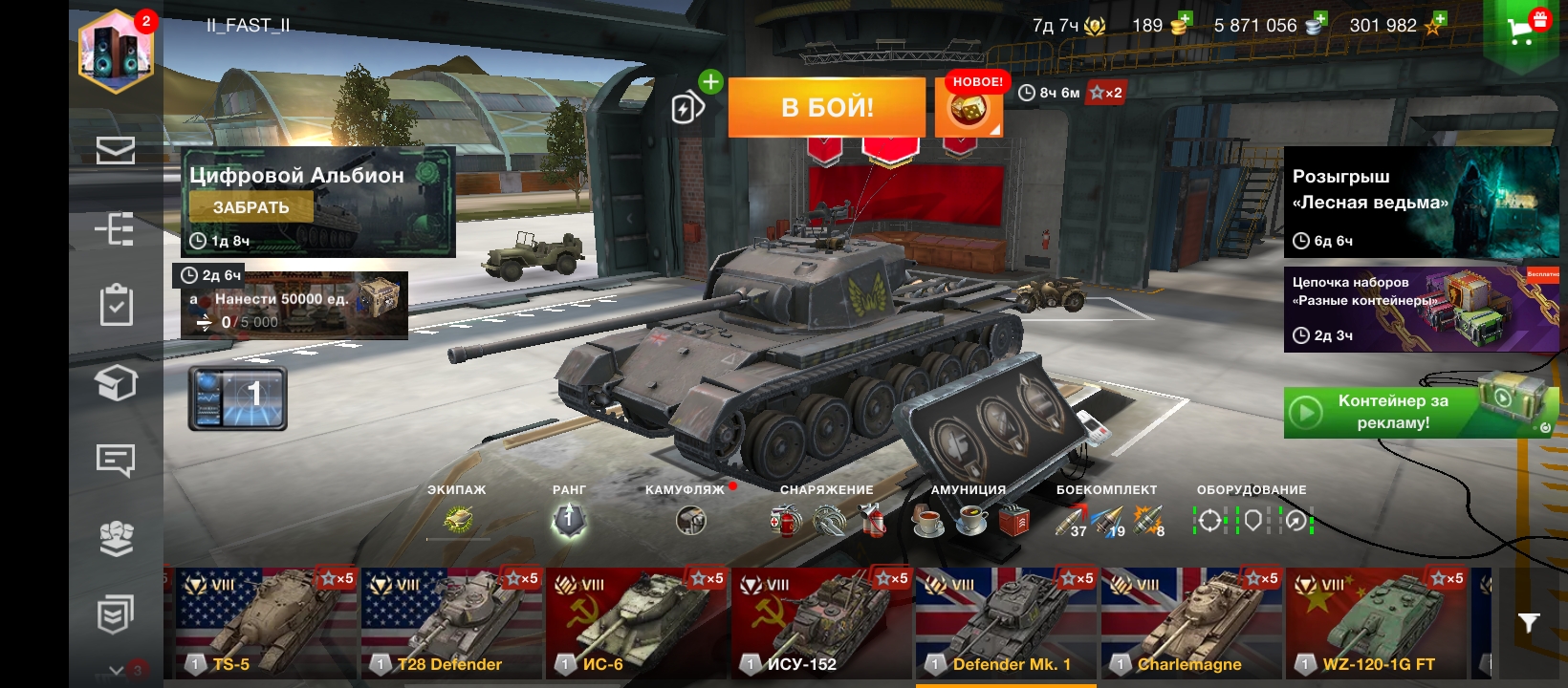This screenshot has width=1568, height=688.
Task: Pick the ИСУ-152 tank
Action: [x=821, y=623]
